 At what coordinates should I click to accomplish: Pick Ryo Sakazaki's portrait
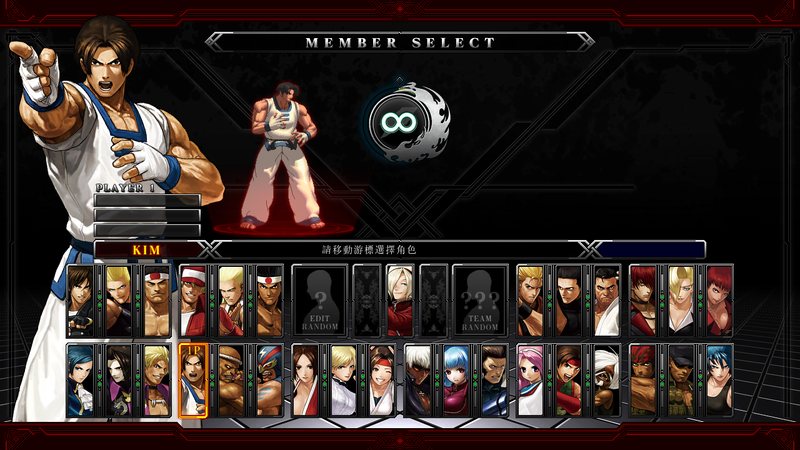point(531,301)
